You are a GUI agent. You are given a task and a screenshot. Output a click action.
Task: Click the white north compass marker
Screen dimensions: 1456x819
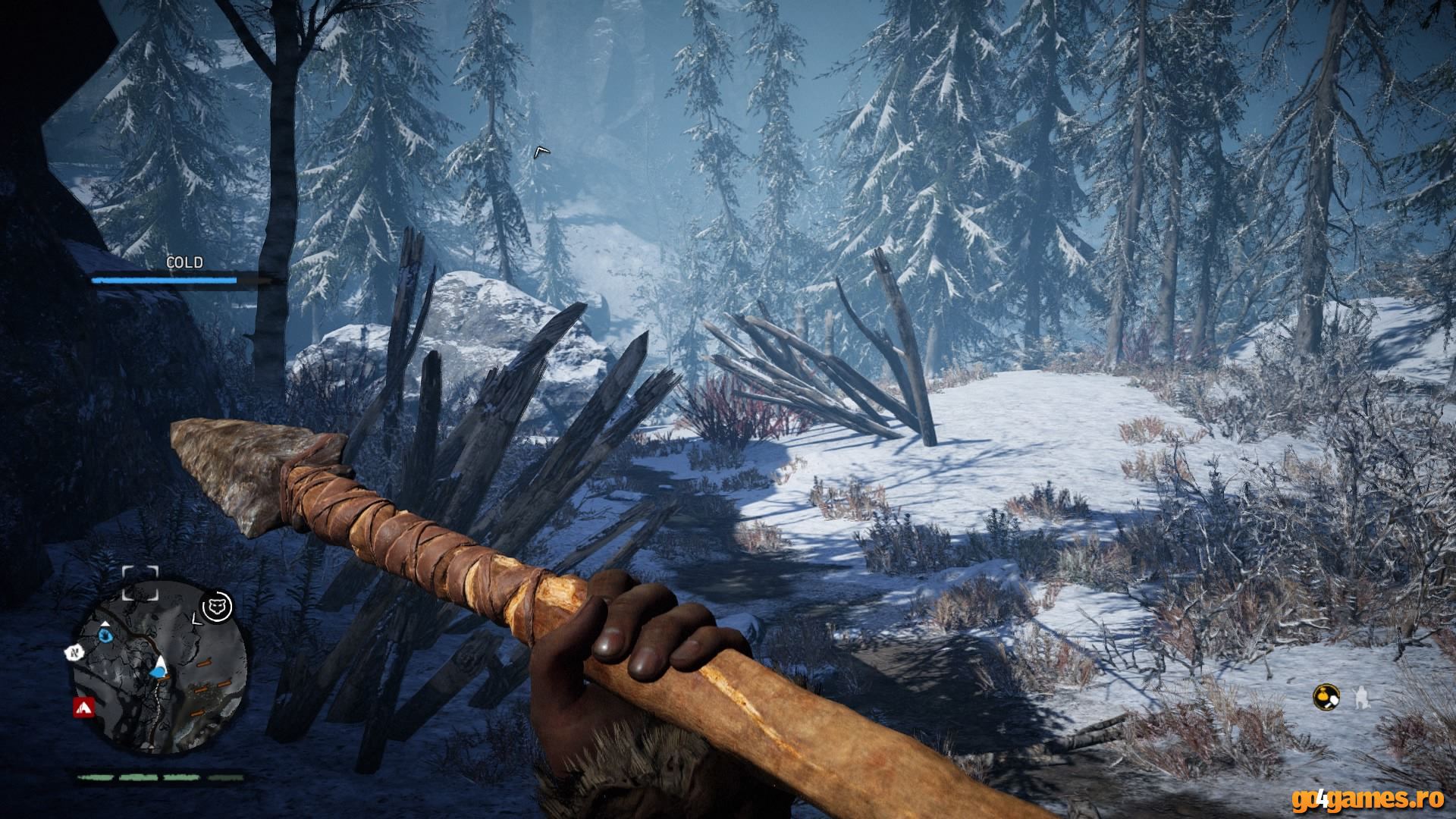[x=75, y=651]
